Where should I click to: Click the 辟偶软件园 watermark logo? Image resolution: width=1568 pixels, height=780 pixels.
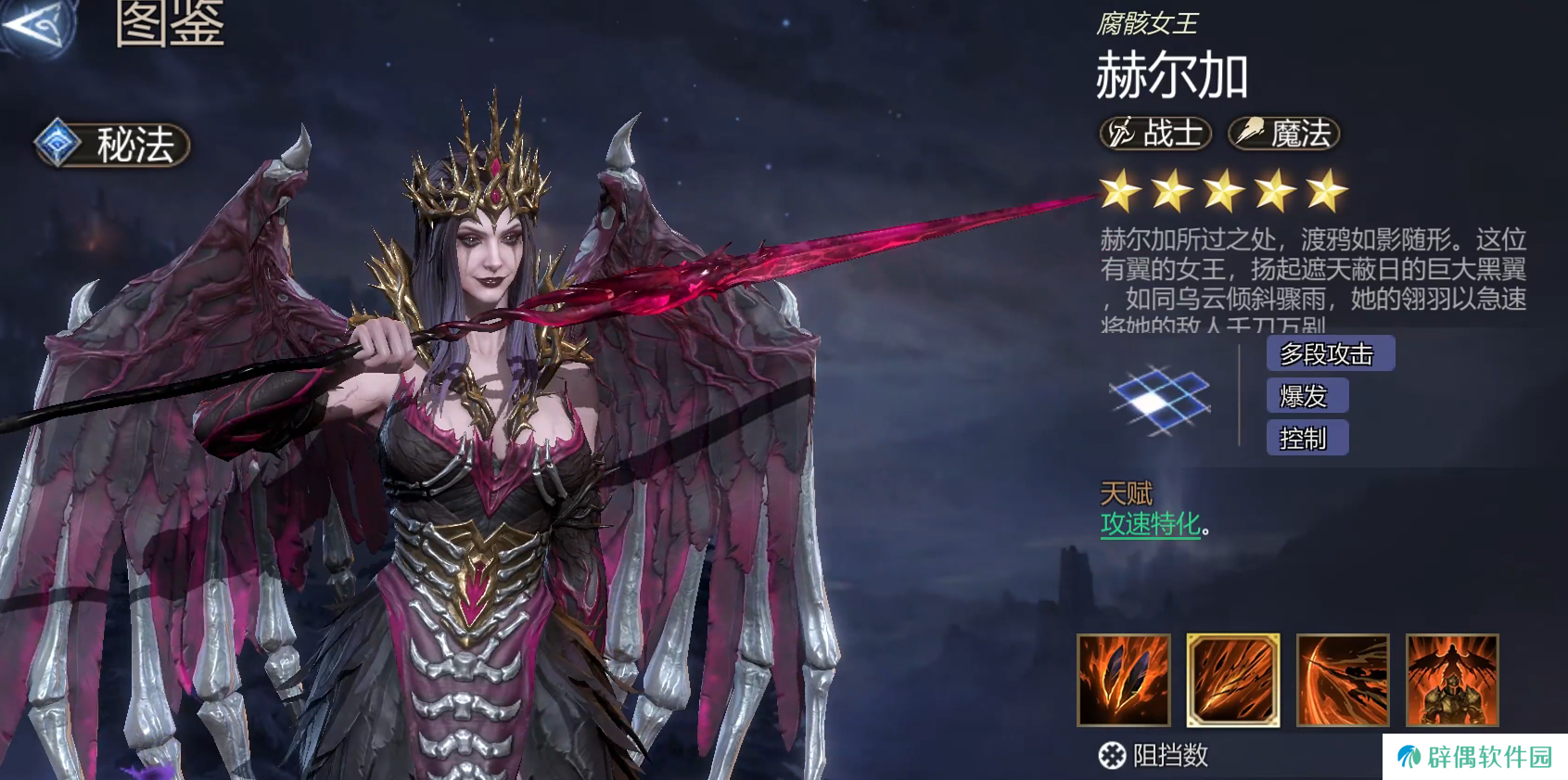(1474, 757)
